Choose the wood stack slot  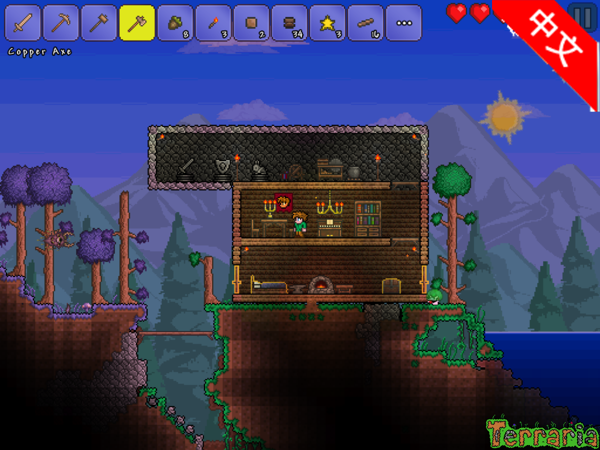point(289,22)
